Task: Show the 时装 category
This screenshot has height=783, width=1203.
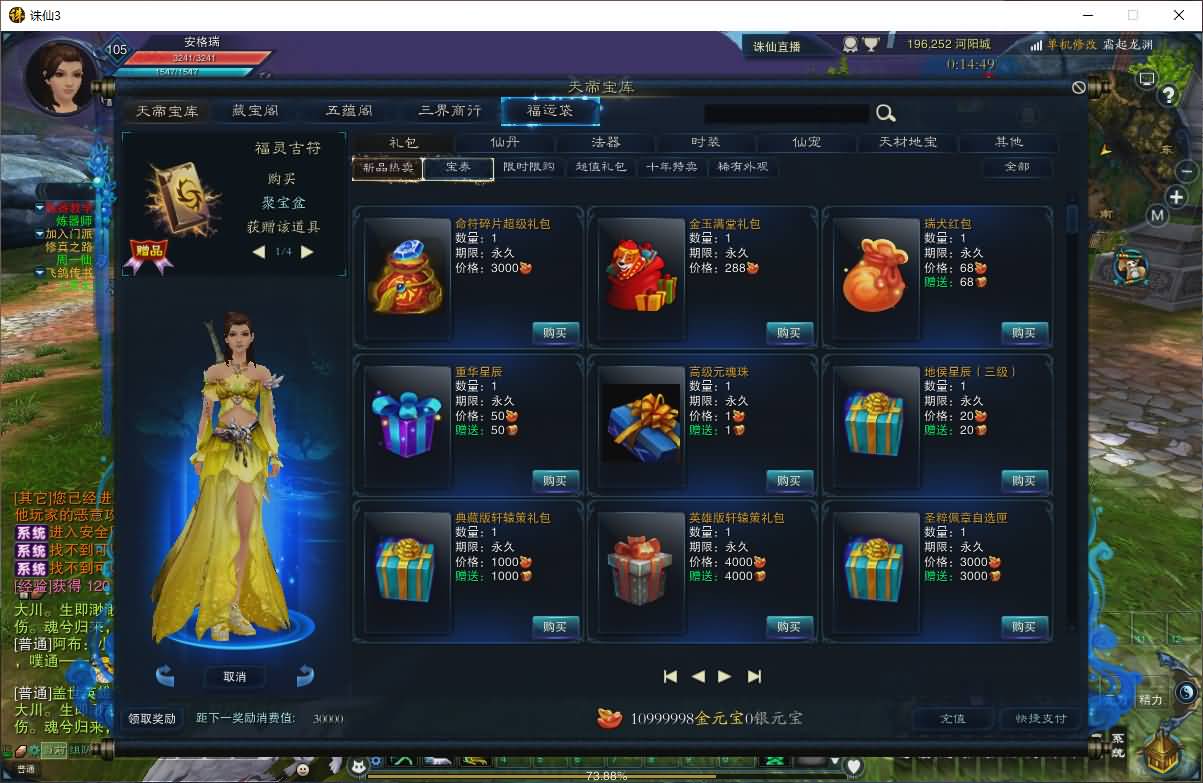Action: point(705,142)
